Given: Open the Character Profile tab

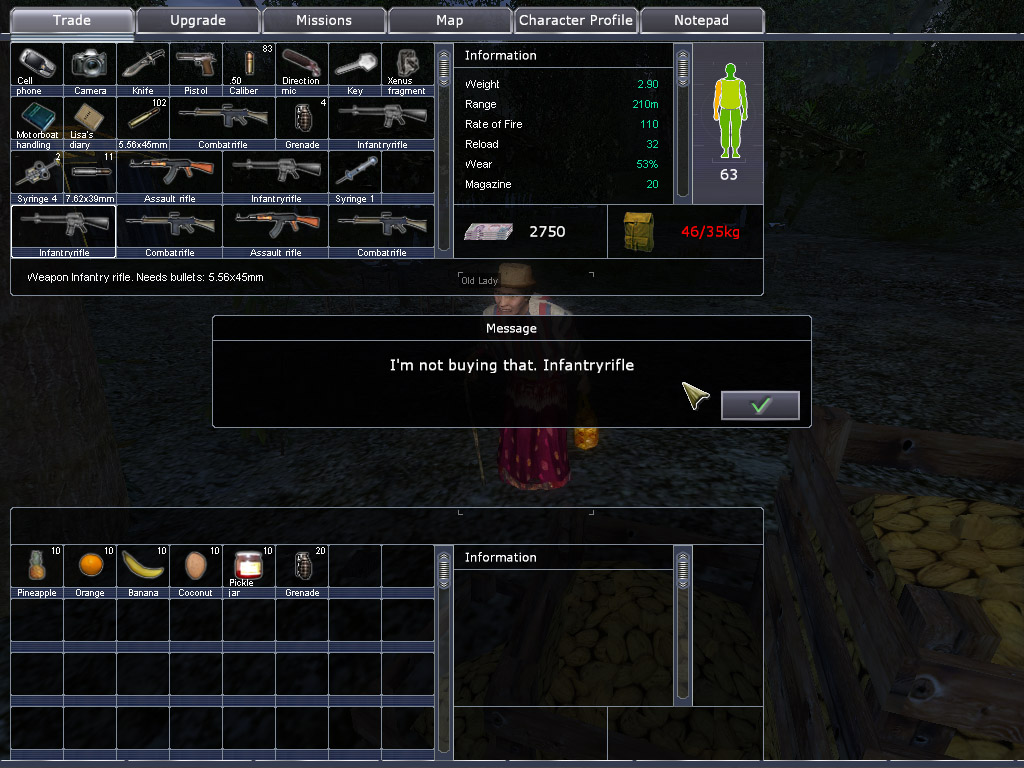Looking at the screenshot, I should pyautogui.click(x=576, y=20).
